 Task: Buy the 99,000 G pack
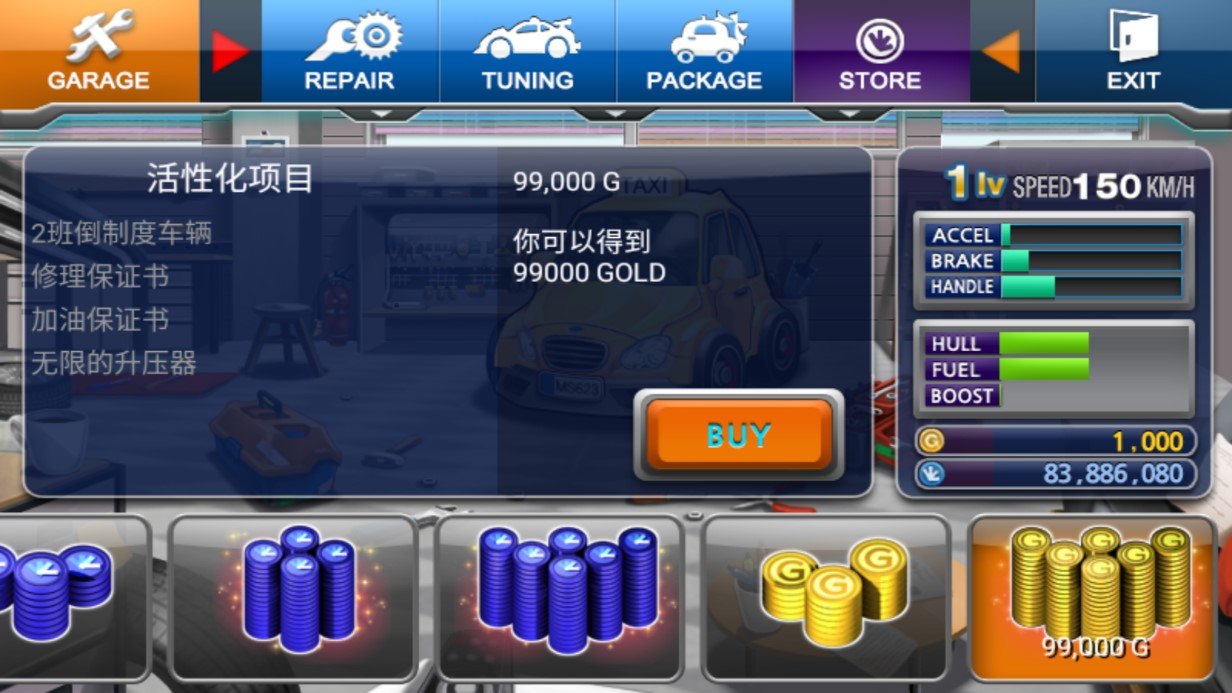click(x=738, y=435)
